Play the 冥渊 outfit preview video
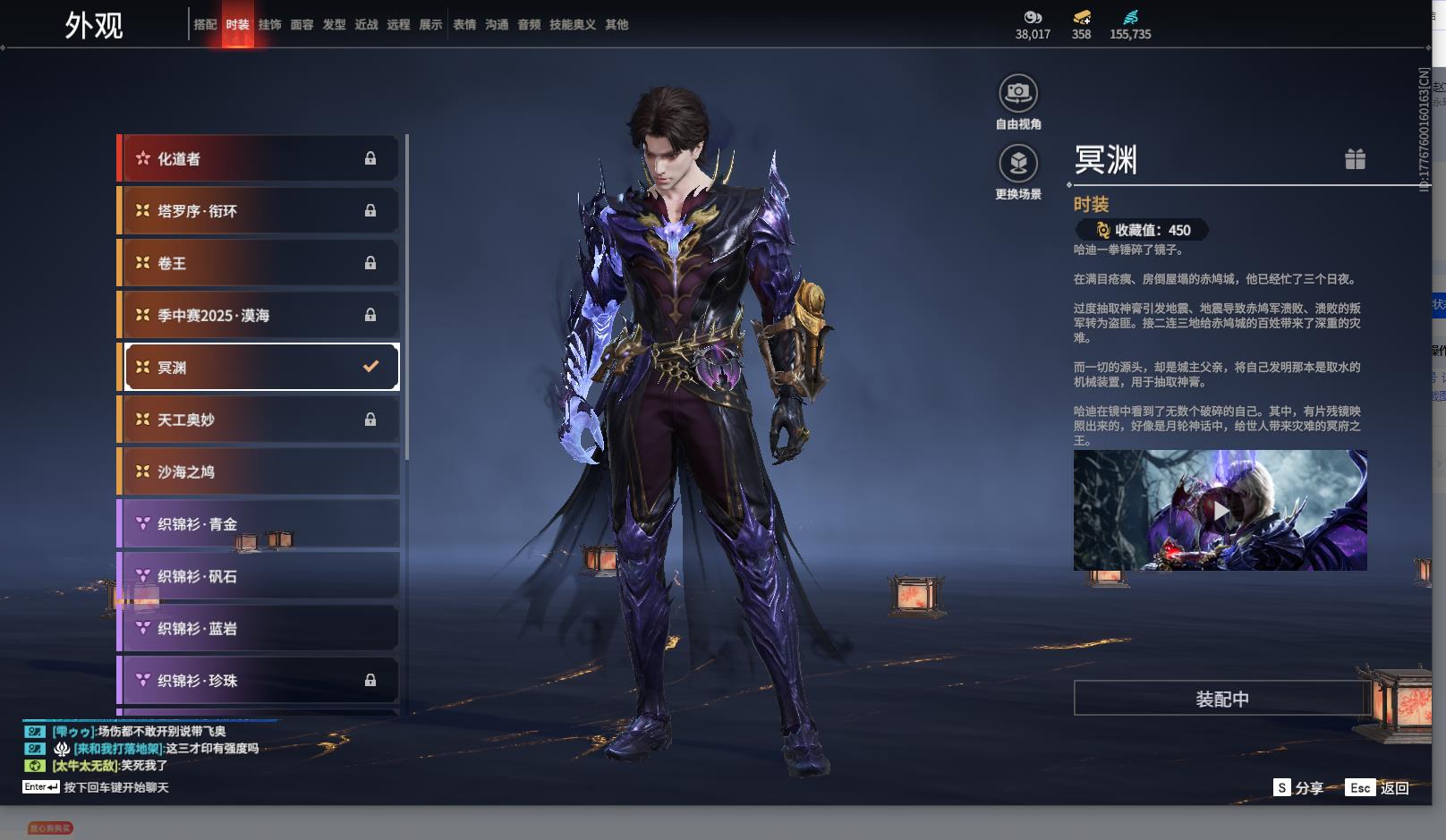Screen dimensions: 1446x840 (x=1221, y=510)
